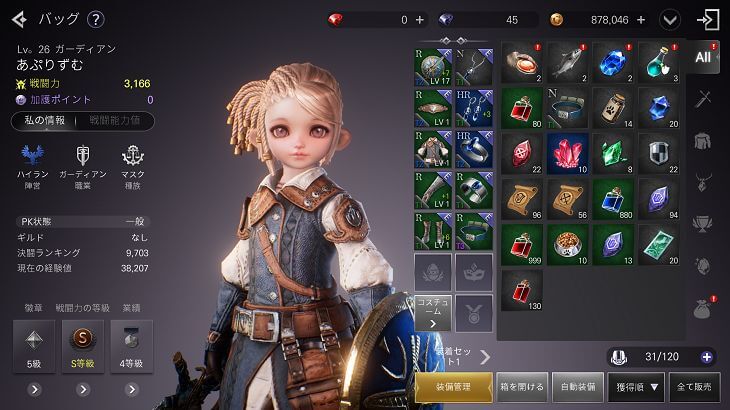Filter inventory by armor category

pos(704,141)
